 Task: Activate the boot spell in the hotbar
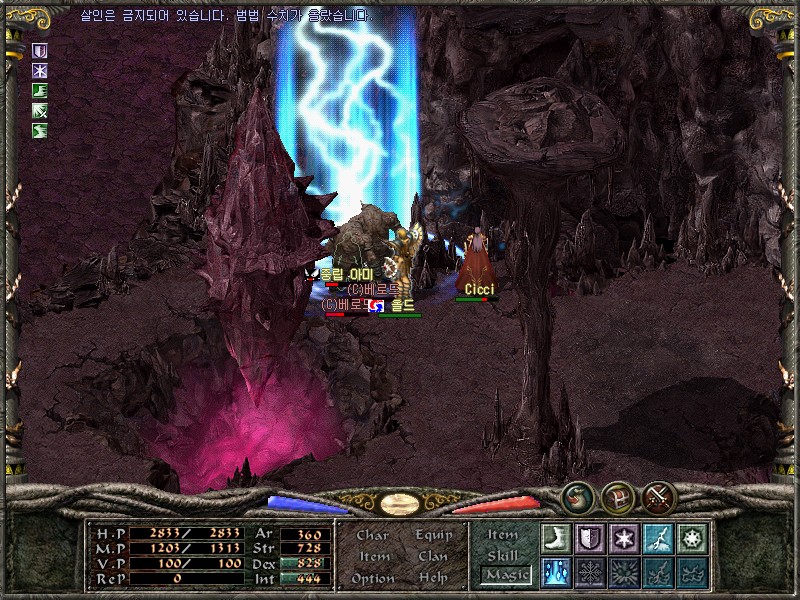tap(556, 539)
